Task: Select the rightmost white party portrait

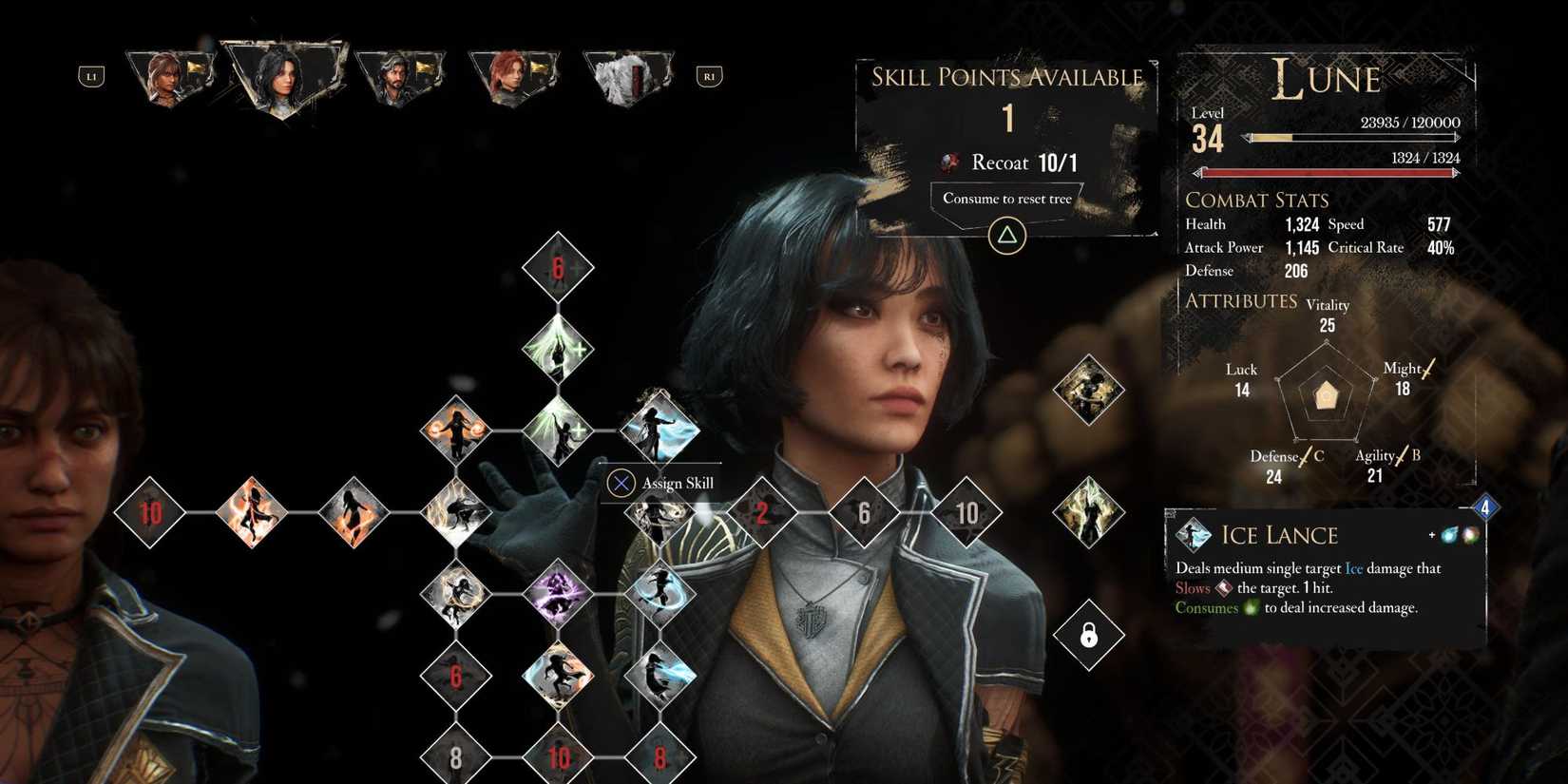Action: 629,76
